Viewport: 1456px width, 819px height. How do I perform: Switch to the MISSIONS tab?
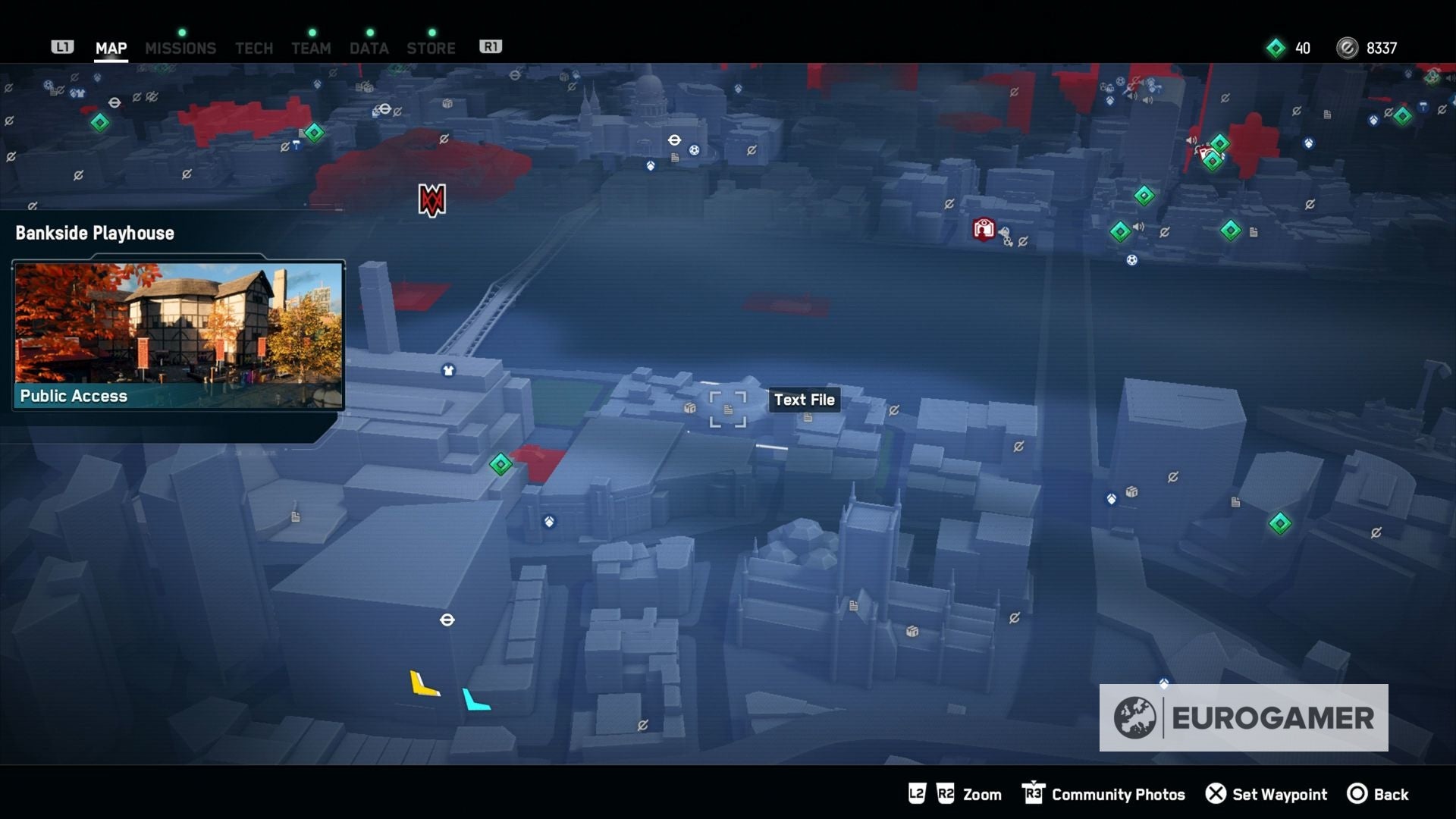[180, 47]
